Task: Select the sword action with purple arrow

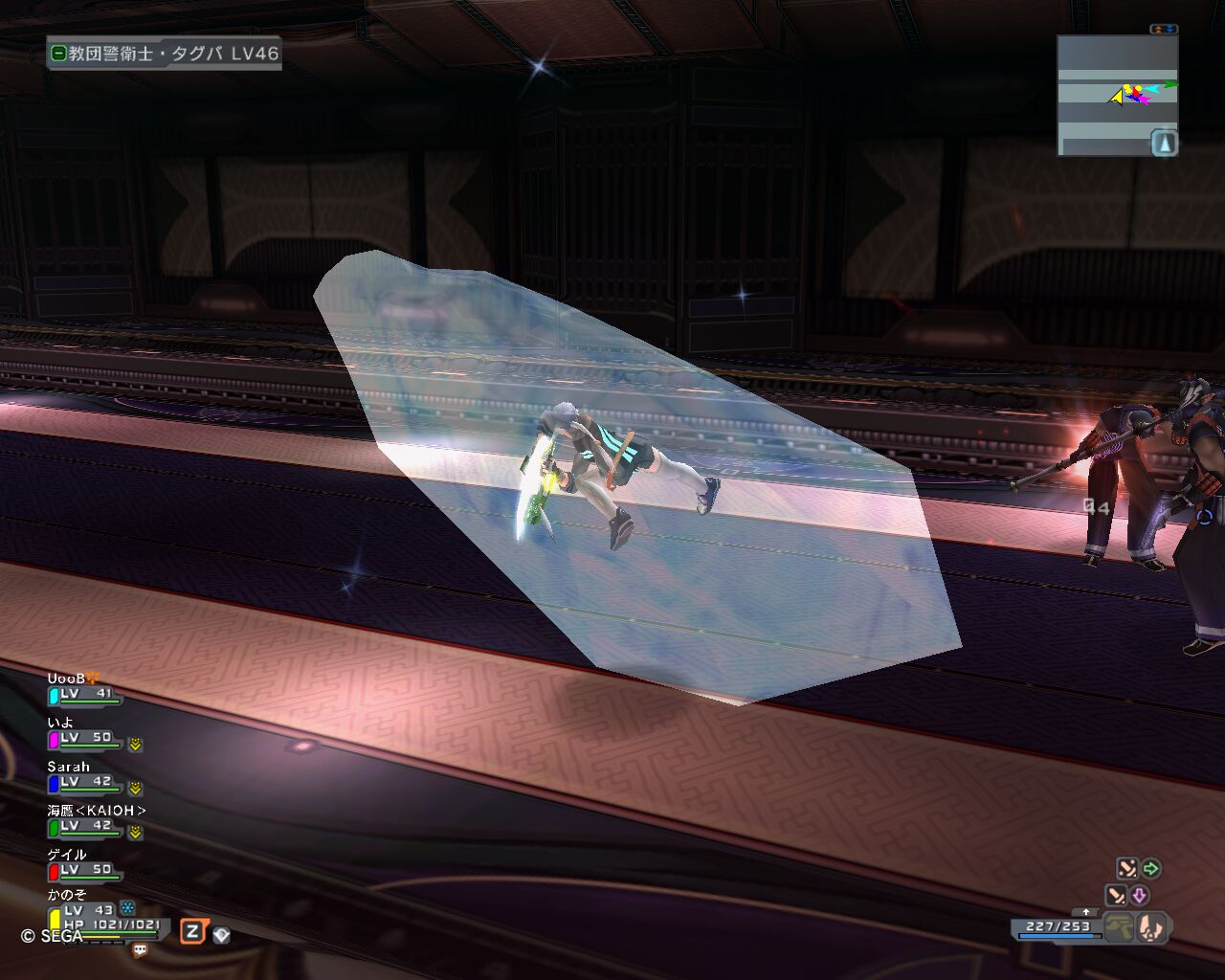Action: (x=1126, y=896)
